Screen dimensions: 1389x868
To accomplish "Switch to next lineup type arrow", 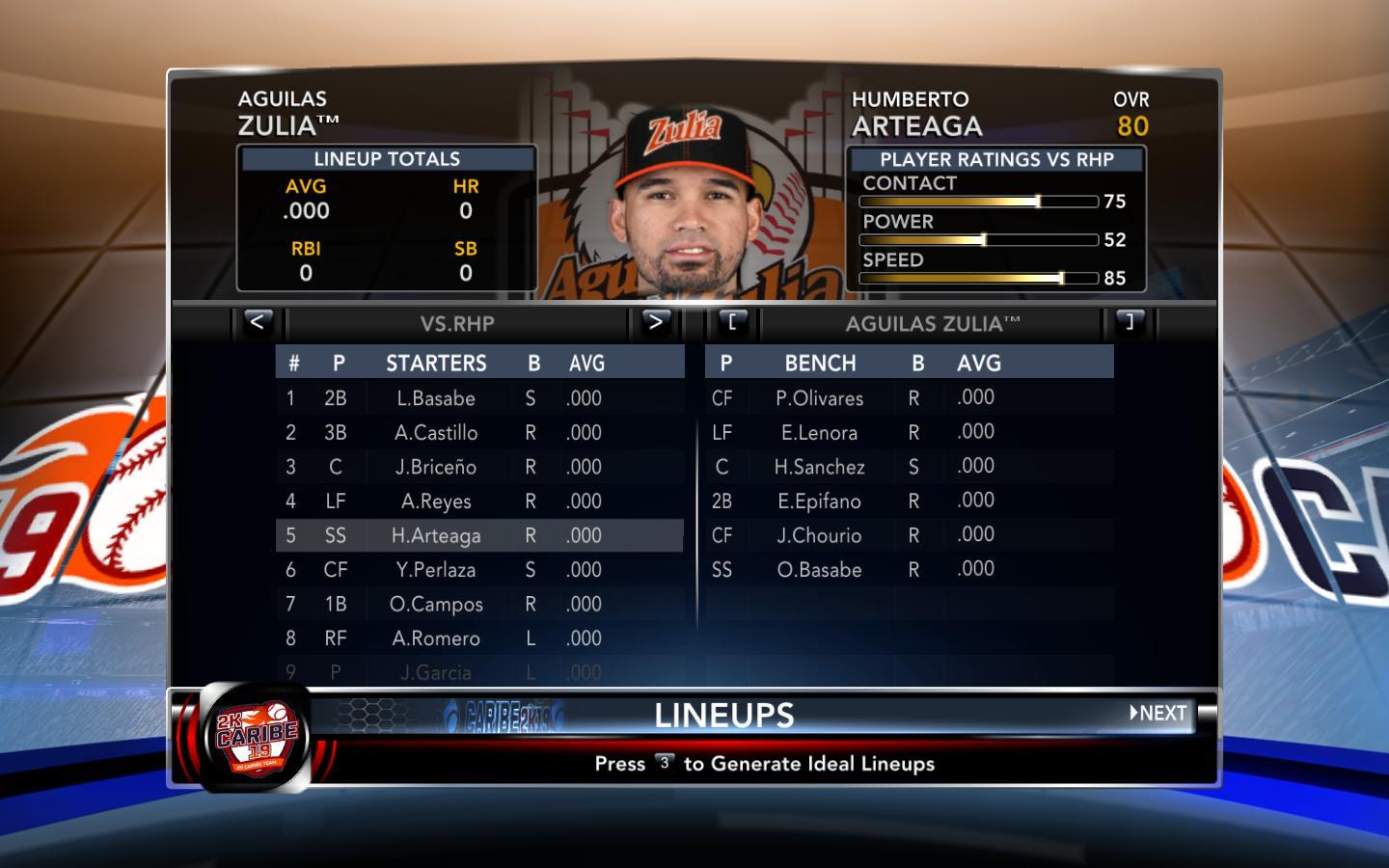I will [655, 322].
